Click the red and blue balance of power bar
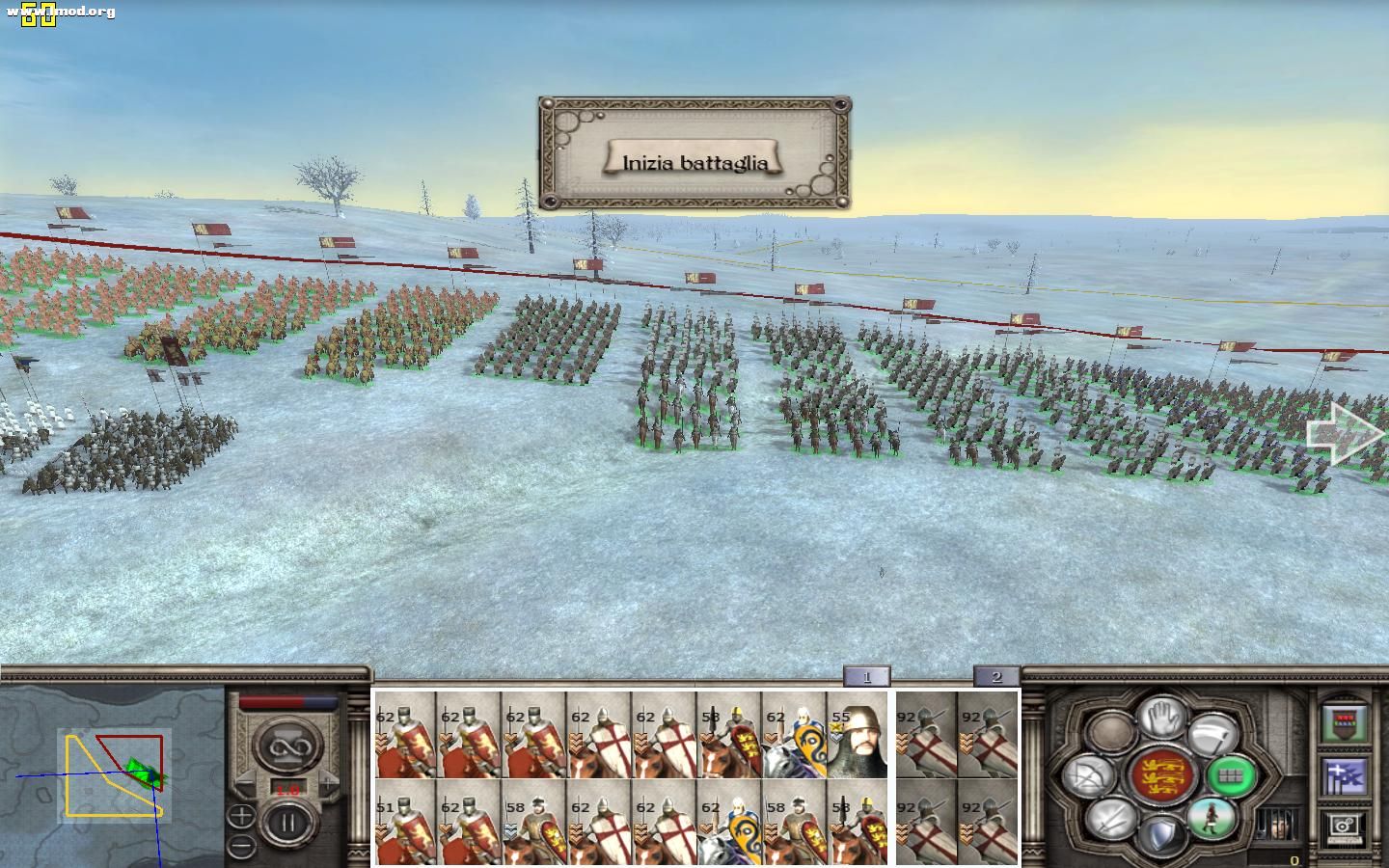This screenshot has height=868, width=1389. (x=286, y=701)
